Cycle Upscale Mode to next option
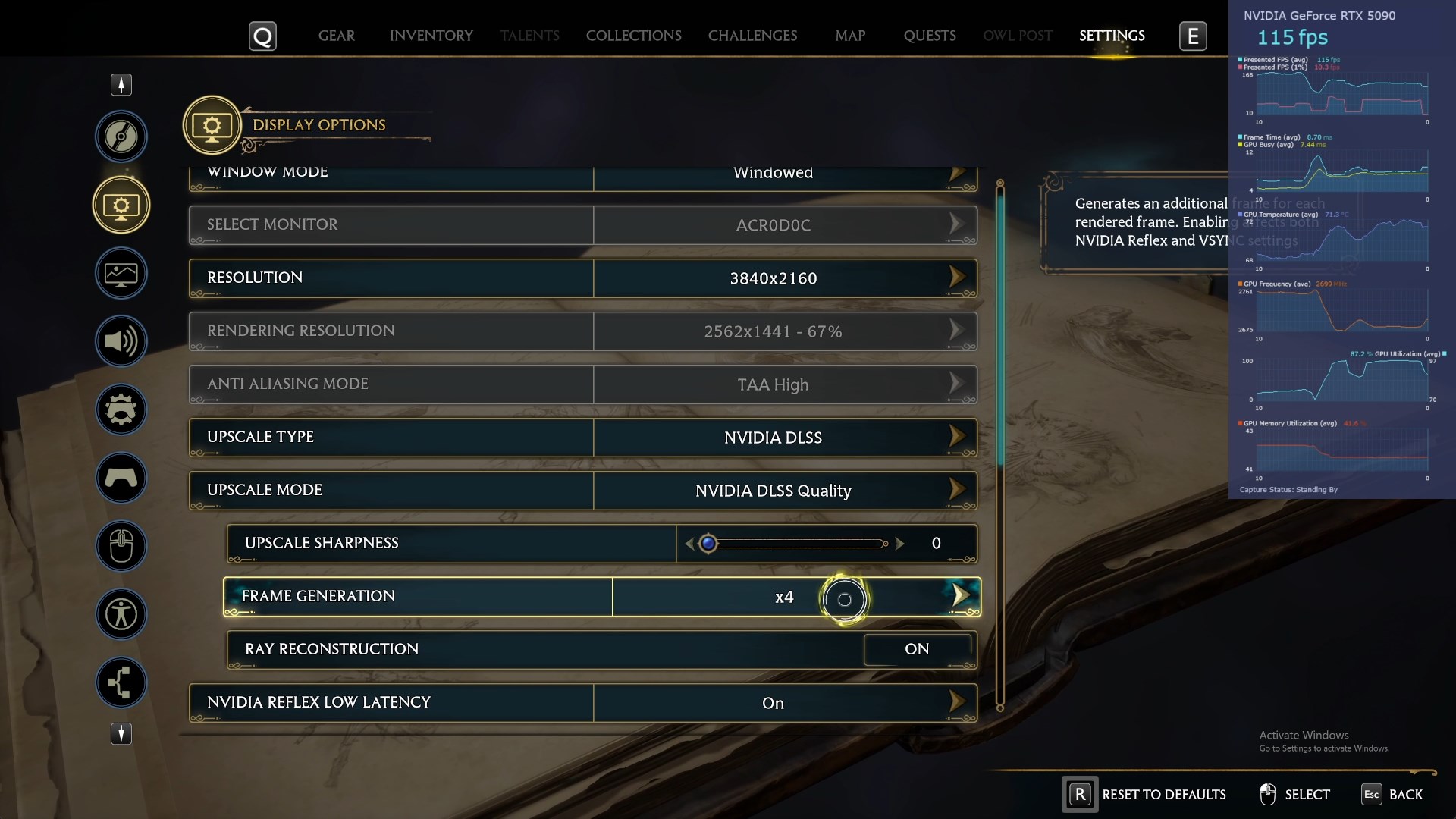 point(957,490)
